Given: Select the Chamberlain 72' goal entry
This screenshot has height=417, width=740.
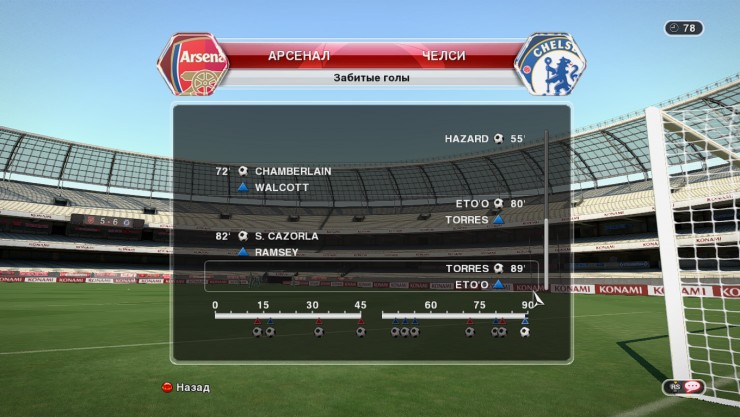Looking at the screenshot, I should 273,171.
